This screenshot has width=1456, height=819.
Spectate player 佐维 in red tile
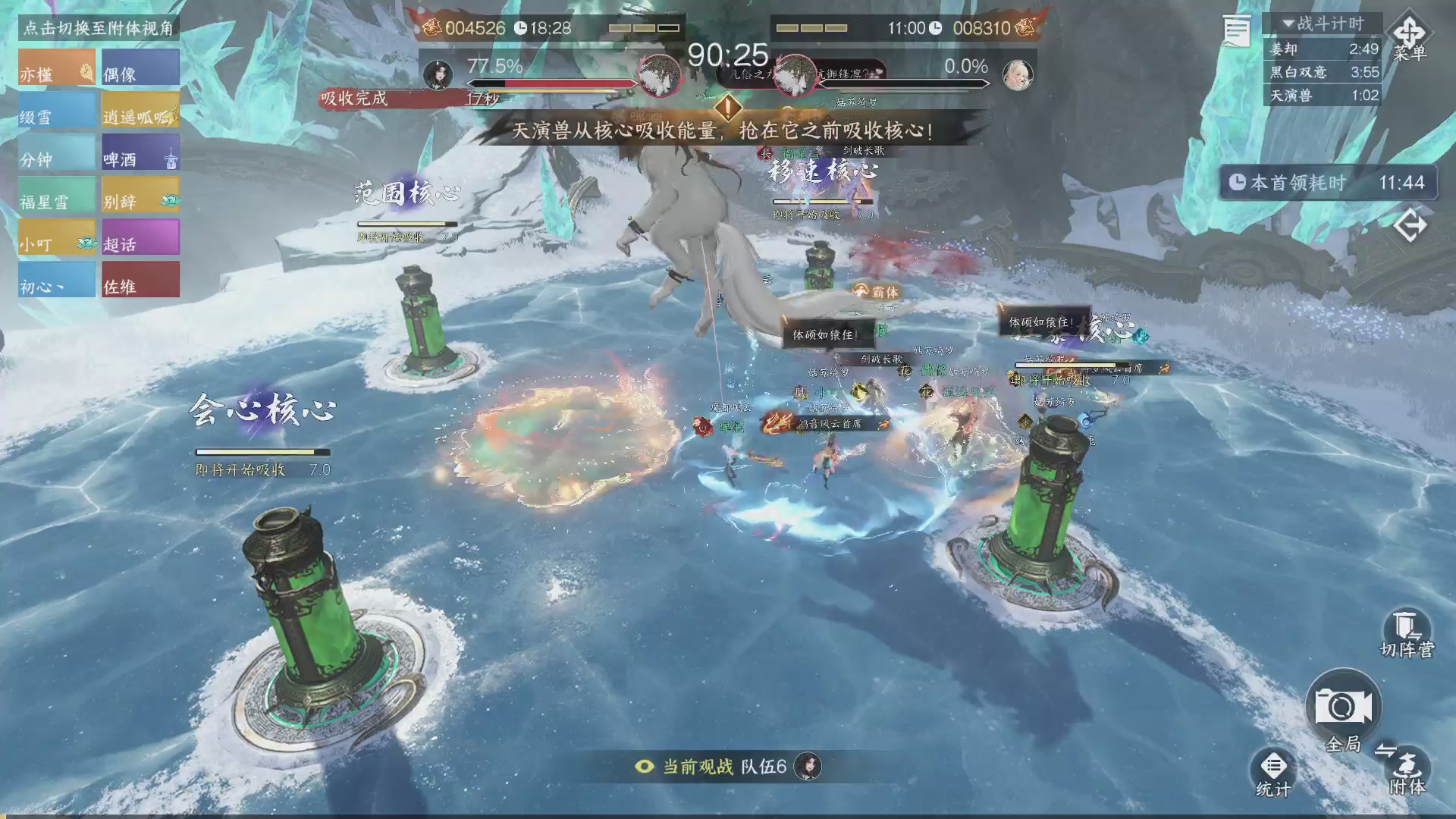(140, 280)
